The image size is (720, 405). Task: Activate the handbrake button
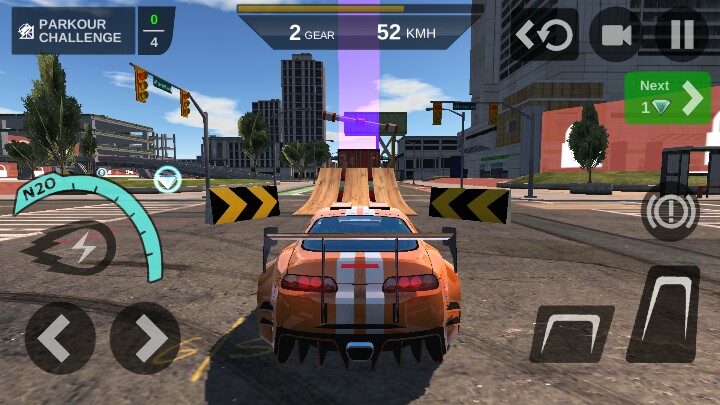click(x=670, y=211)
